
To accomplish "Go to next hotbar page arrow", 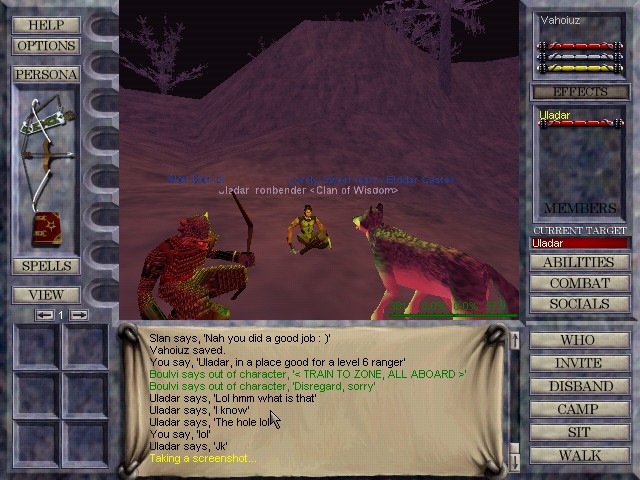I will tap(79, 315).
